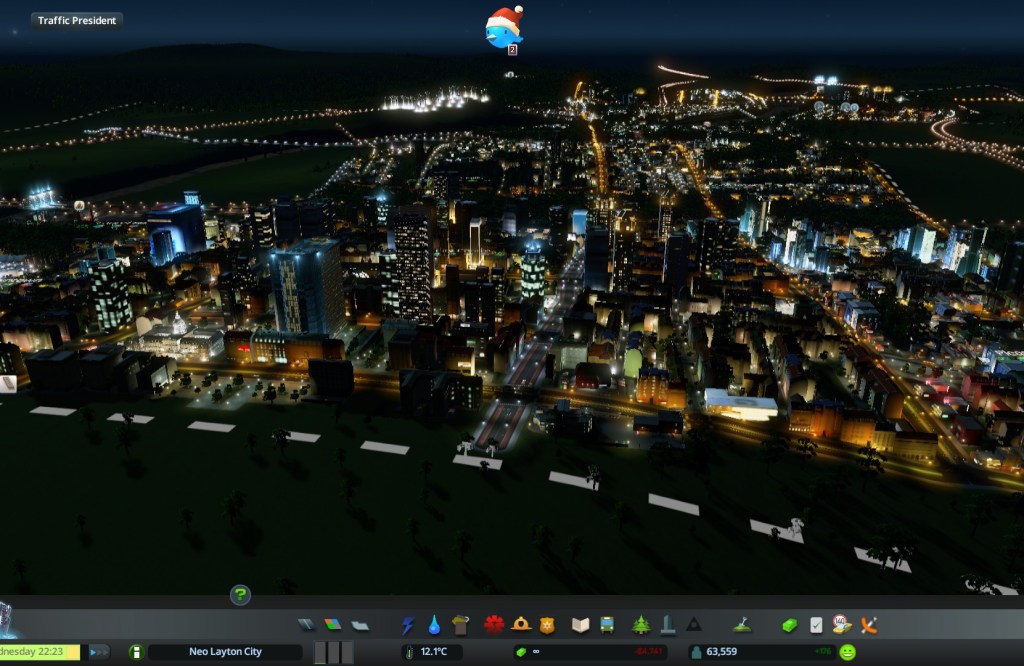Change the game speed with arrows button
1024x666 pixels.
coord(99,652)
